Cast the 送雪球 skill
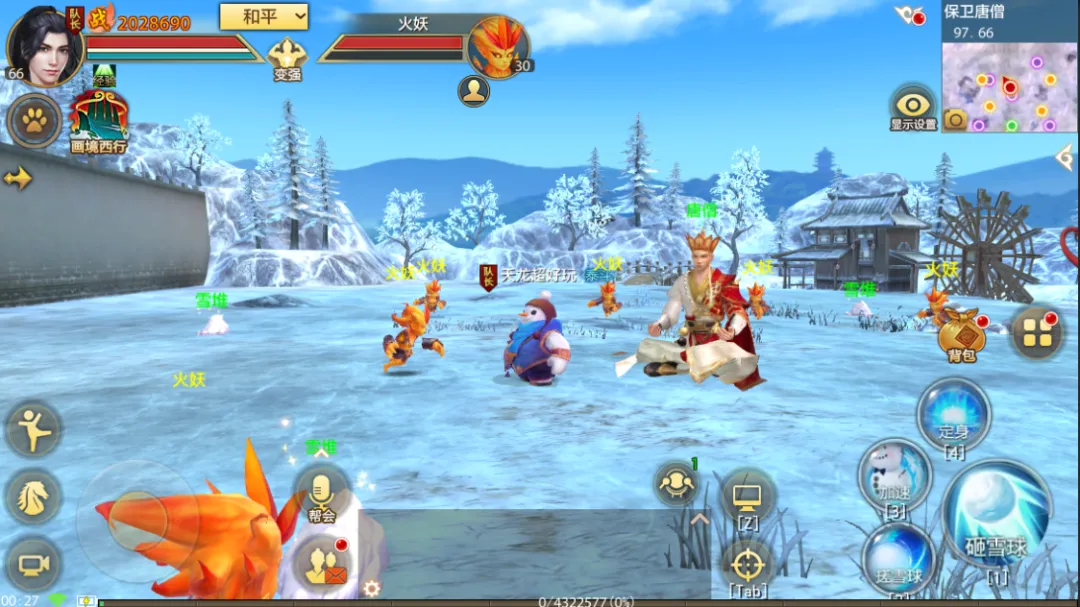 pos(900,557)
